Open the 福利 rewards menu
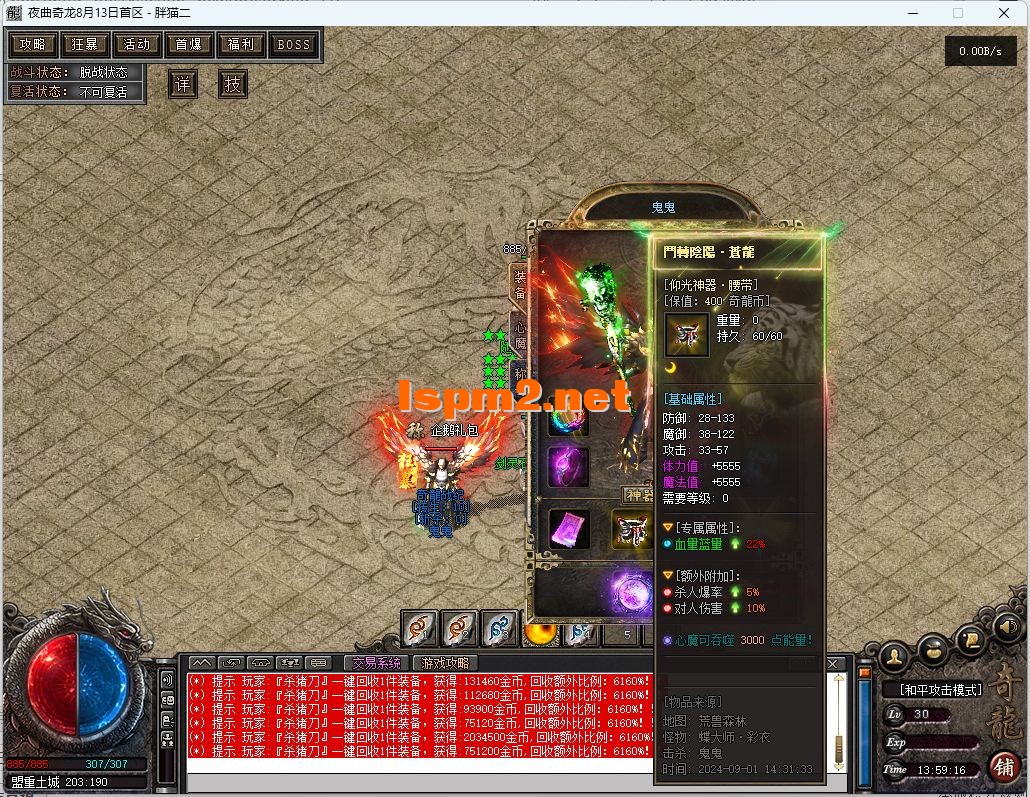Screen dimensions: 1030x797 tap(241, 44)
